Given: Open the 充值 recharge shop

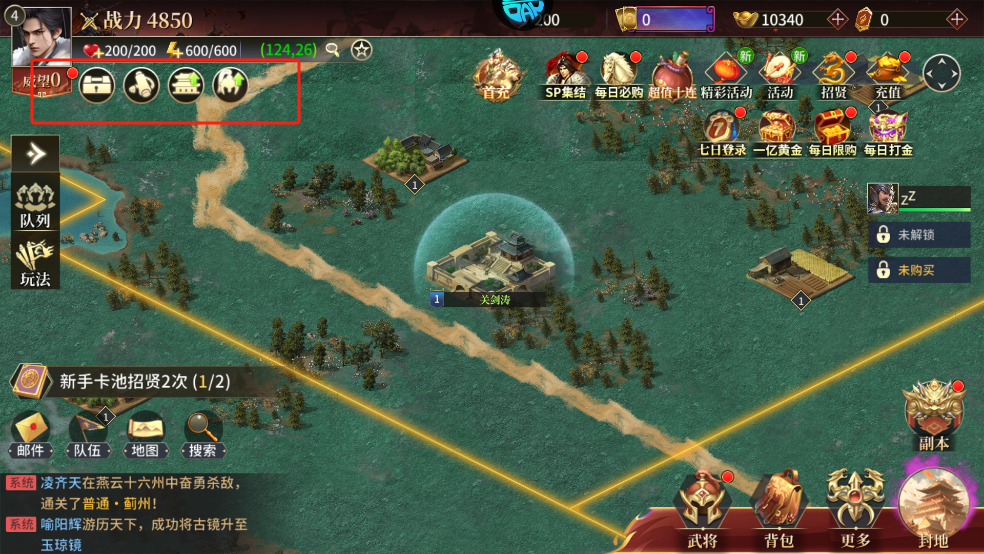Looking at the screenshot, I should click(887, 73).
